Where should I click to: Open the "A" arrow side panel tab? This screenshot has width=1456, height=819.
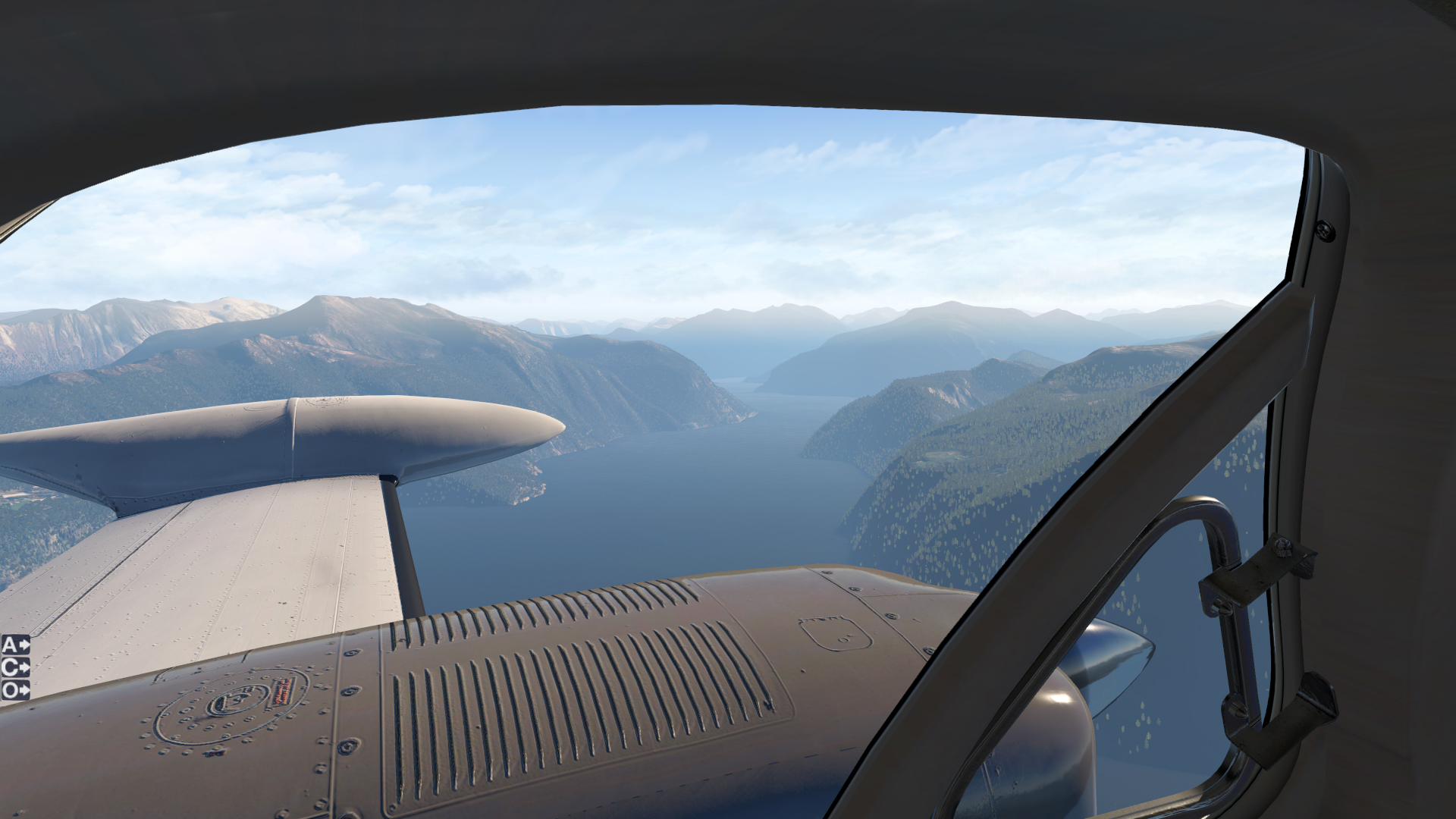(15, 645)
